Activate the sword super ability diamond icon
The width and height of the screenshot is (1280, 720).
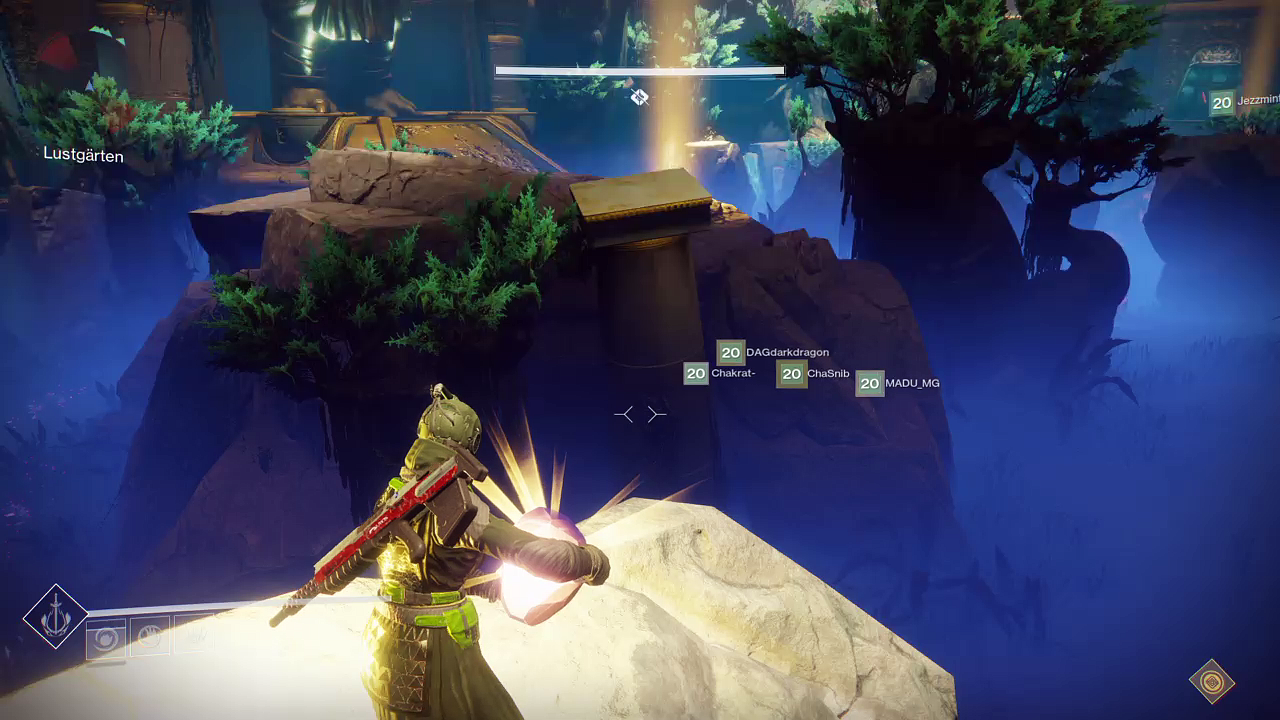coord(56,616)
